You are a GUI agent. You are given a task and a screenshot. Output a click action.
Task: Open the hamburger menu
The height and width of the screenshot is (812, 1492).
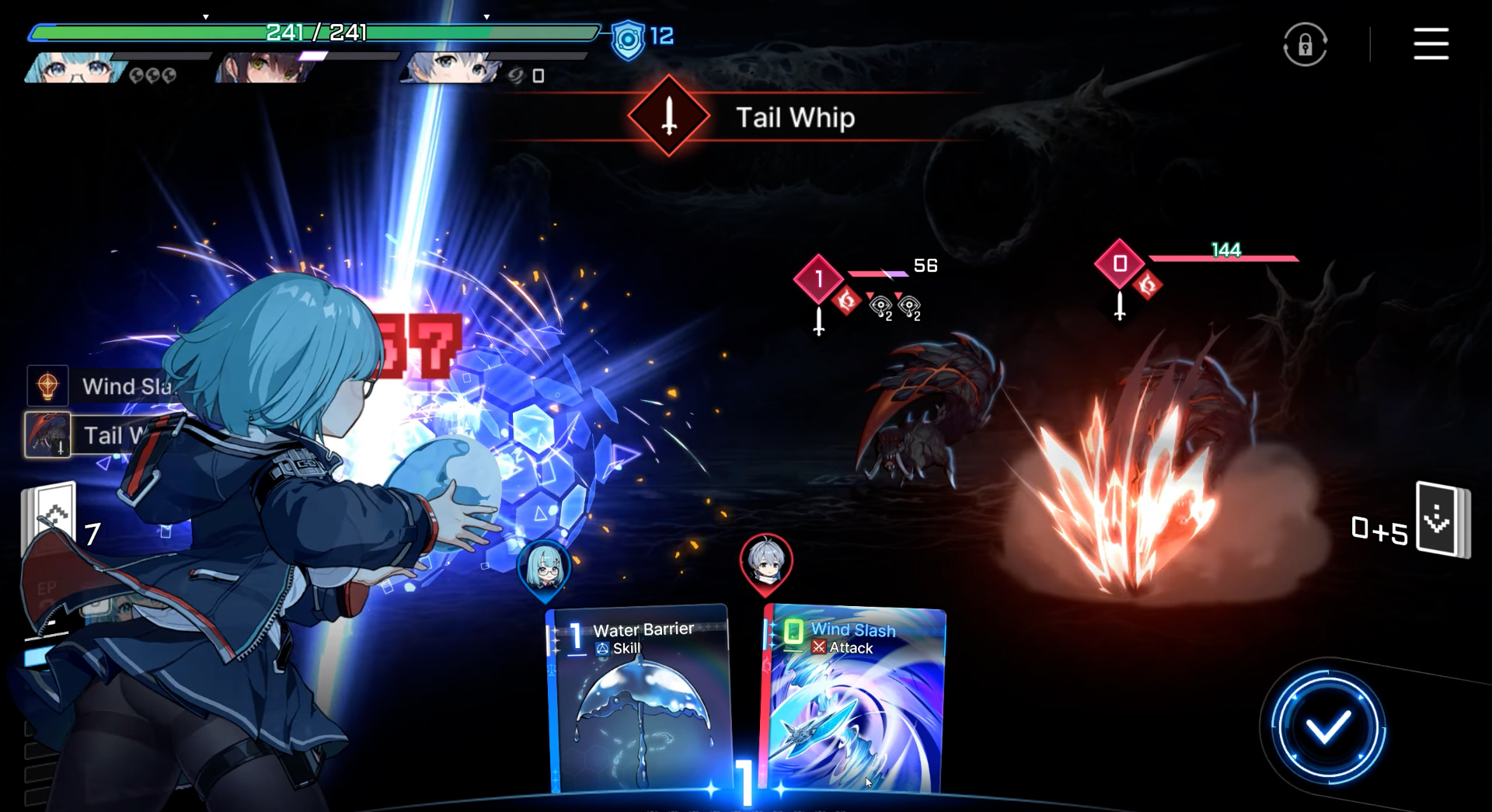(1430, 44)
